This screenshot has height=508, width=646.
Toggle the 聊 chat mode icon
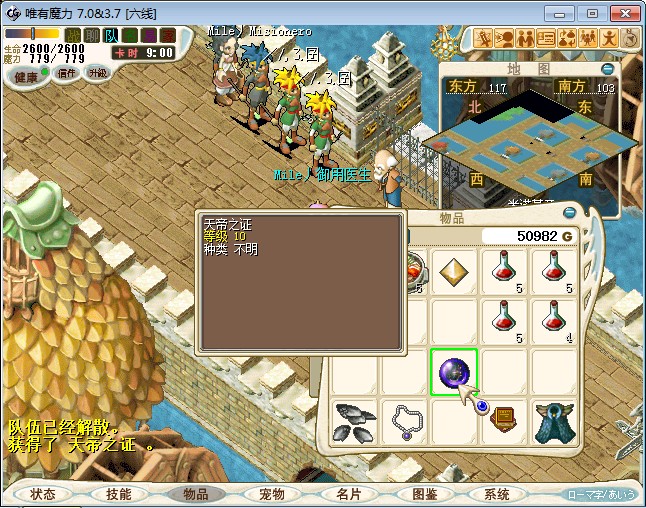pyautogui.click(x=91, y=36)
